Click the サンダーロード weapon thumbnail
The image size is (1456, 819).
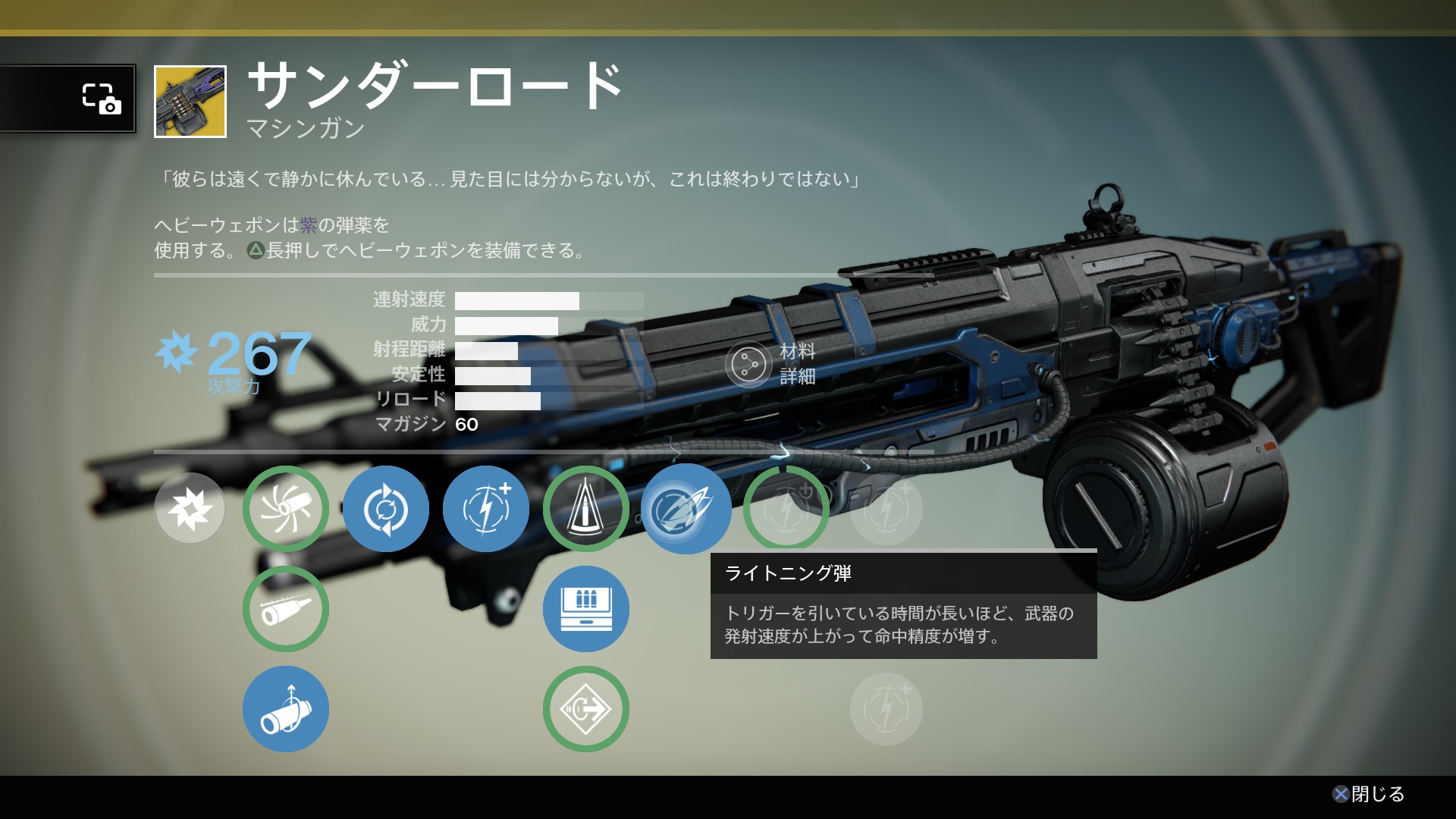[190, 102]
